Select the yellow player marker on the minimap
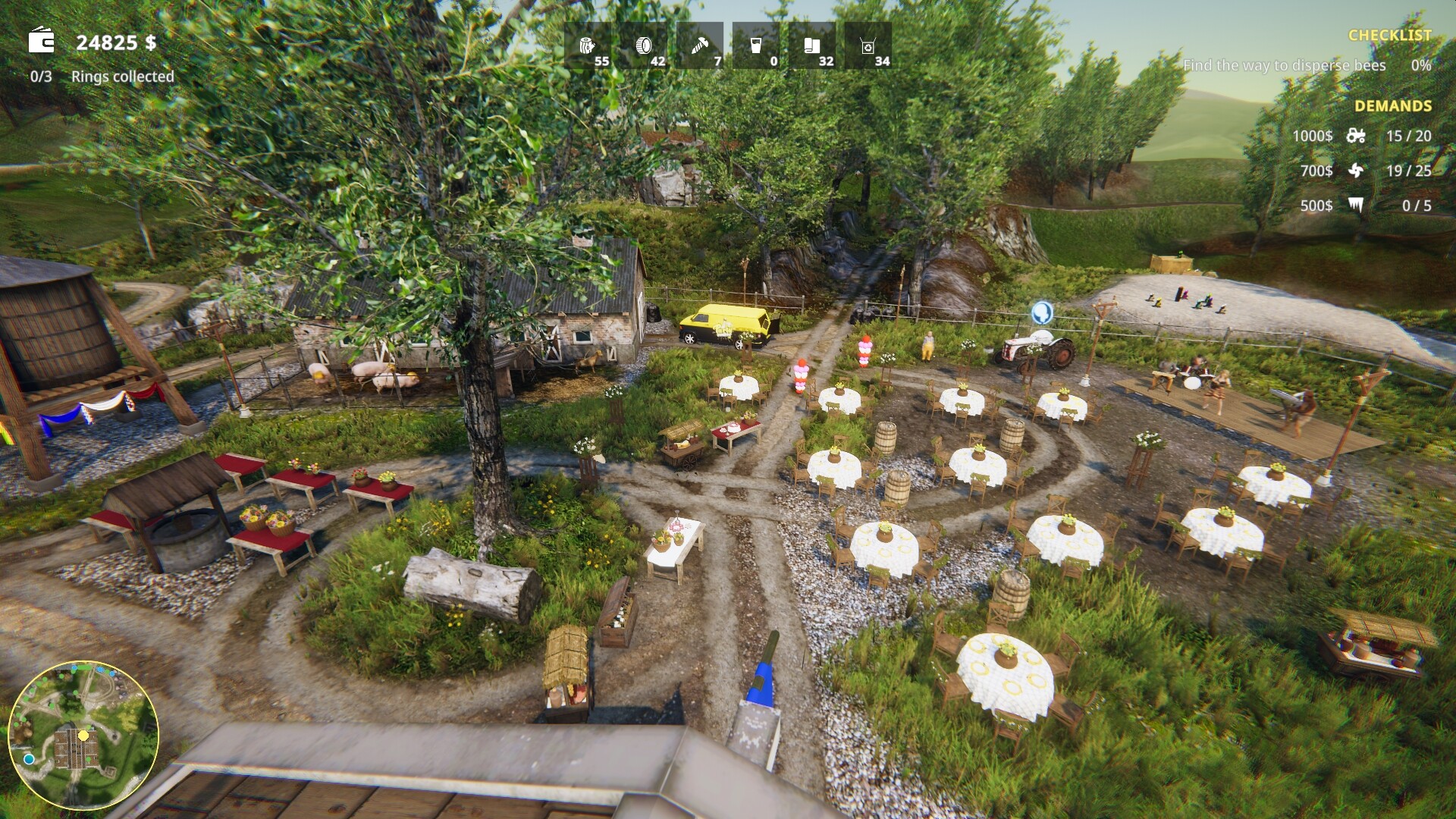1456x819 pixels. click(82, 735)
